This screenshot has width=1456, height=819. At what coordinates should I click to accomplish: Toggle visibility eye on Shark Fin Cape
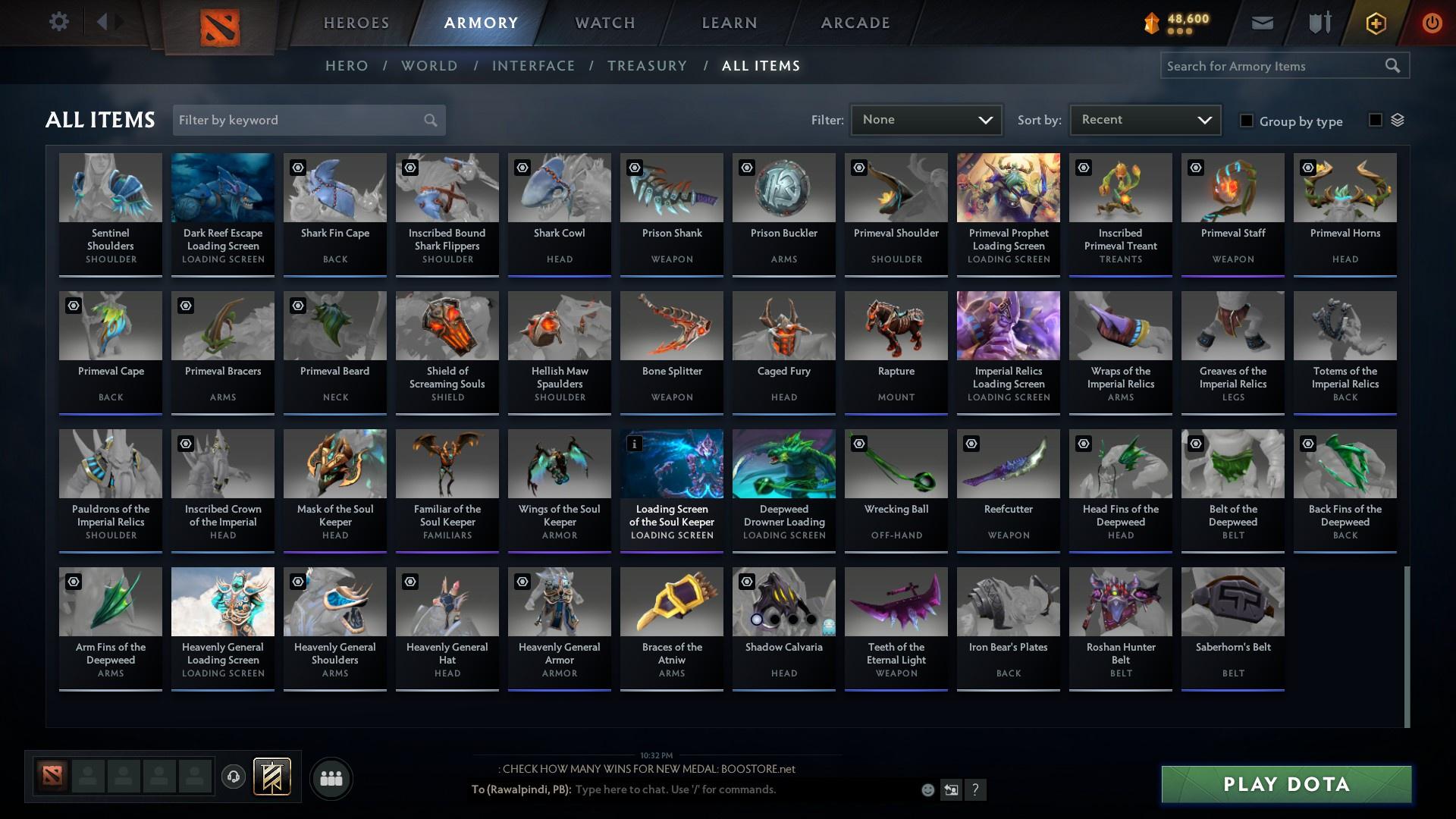[x=297, y=167]
